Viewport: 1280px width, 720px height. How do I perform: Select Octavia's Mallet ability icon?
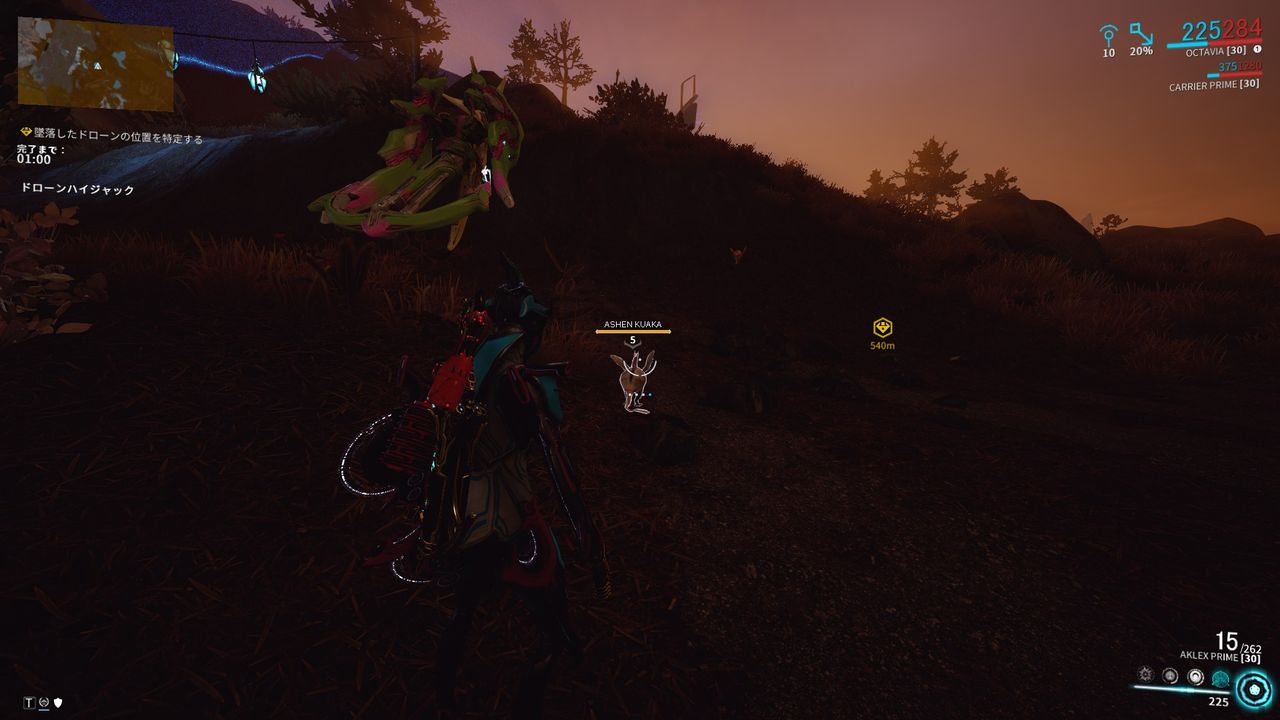tap(1145, 672)
